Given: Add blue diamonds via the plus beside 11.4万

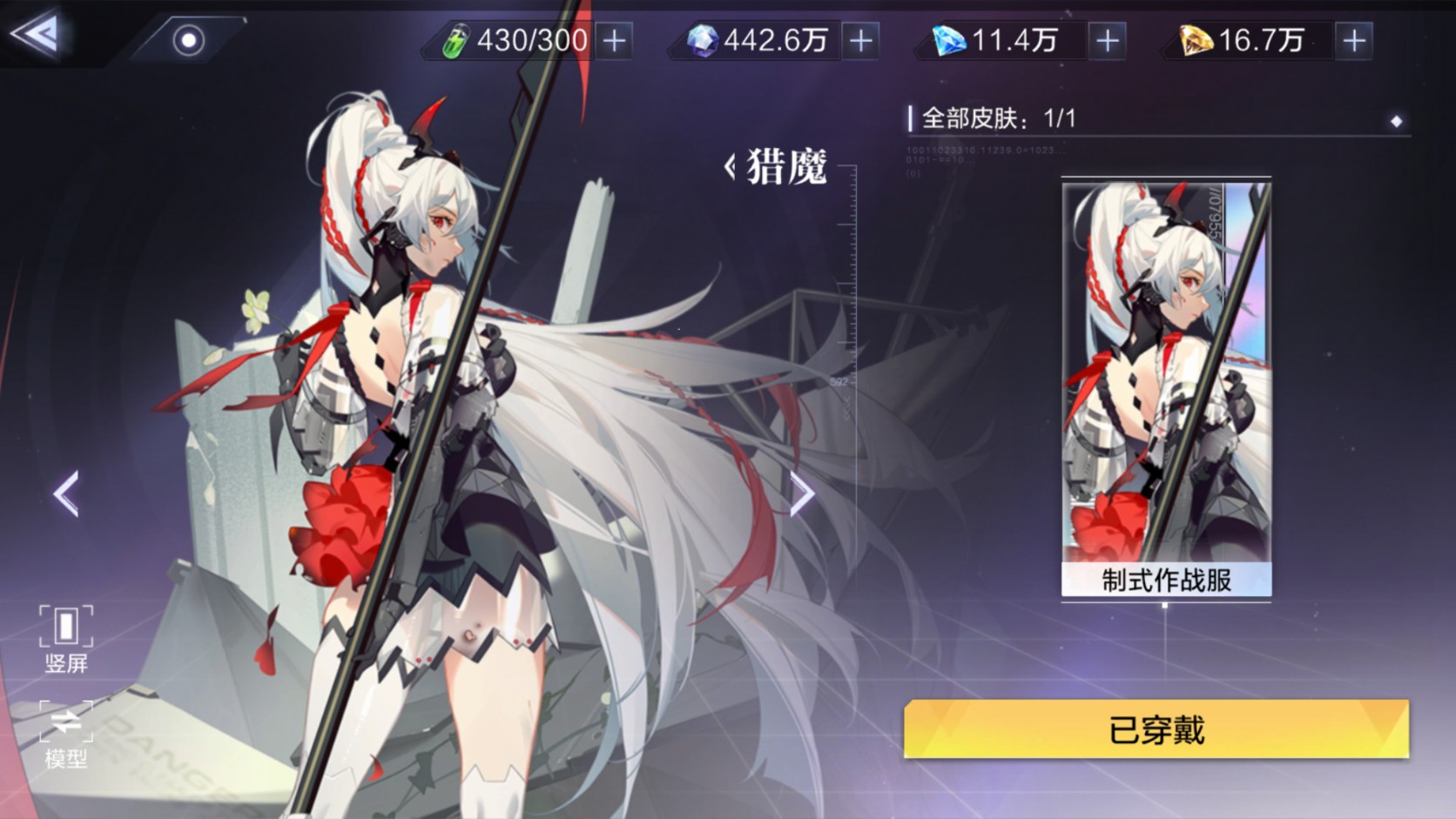Looking at the screenshot, I should [1107, 41].
